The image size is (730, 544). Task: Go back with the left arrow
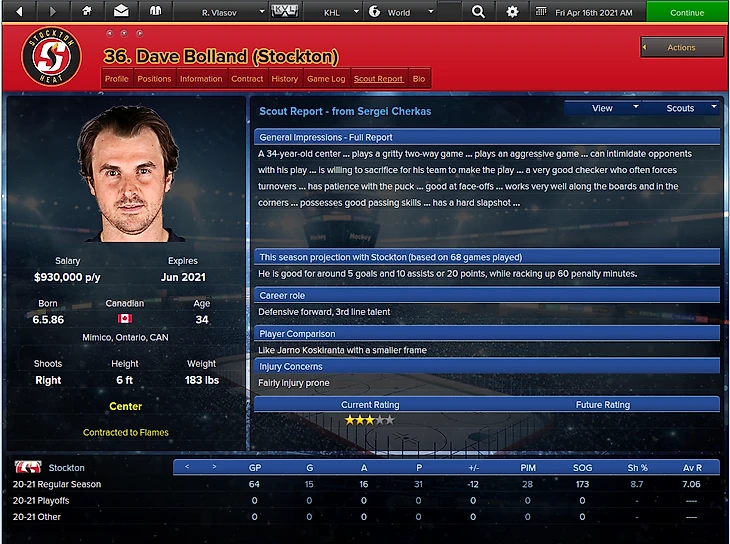tap(20, 12)
